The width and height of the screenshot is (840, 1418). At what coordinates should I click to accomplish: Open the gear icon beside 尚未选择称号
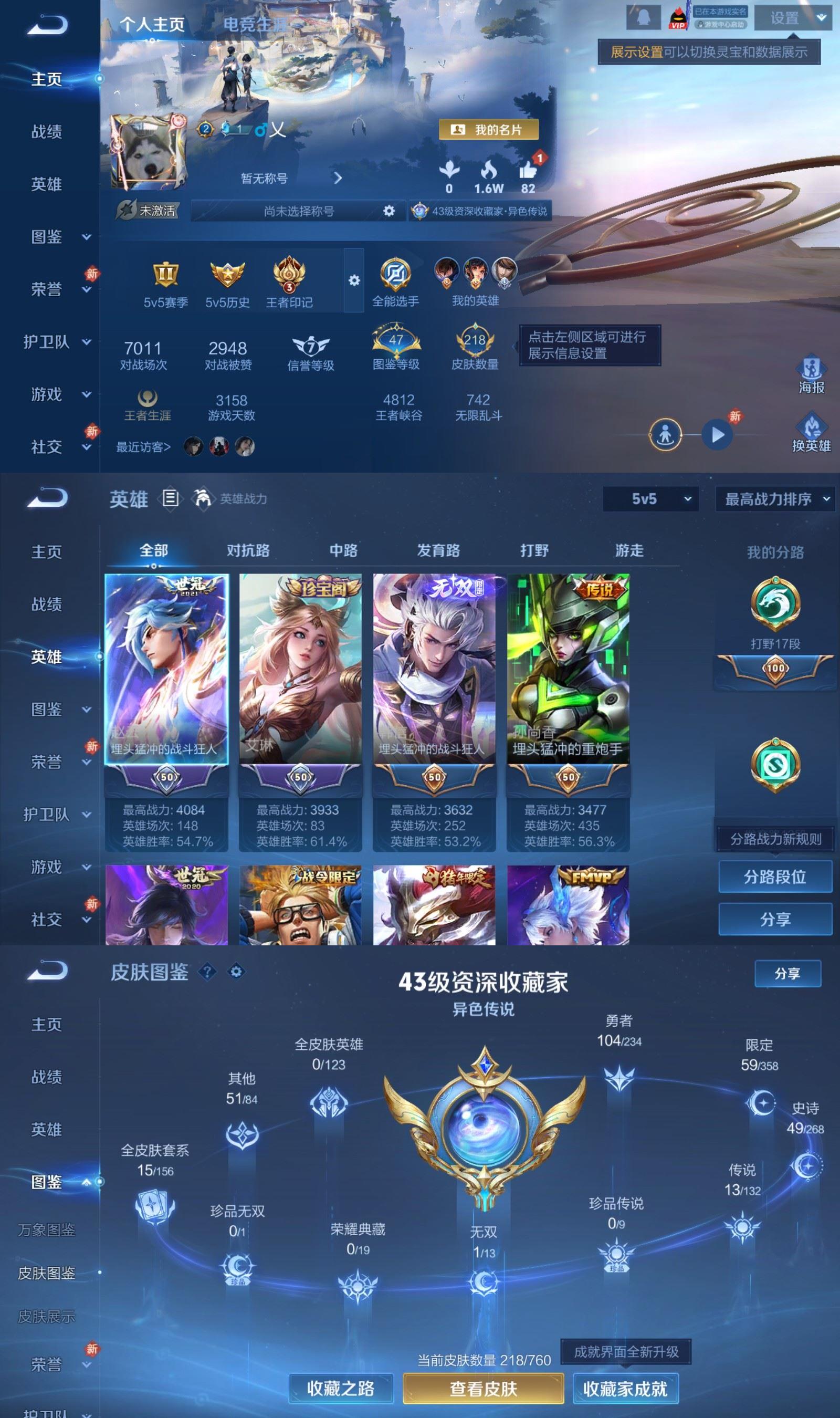(389, 211)
